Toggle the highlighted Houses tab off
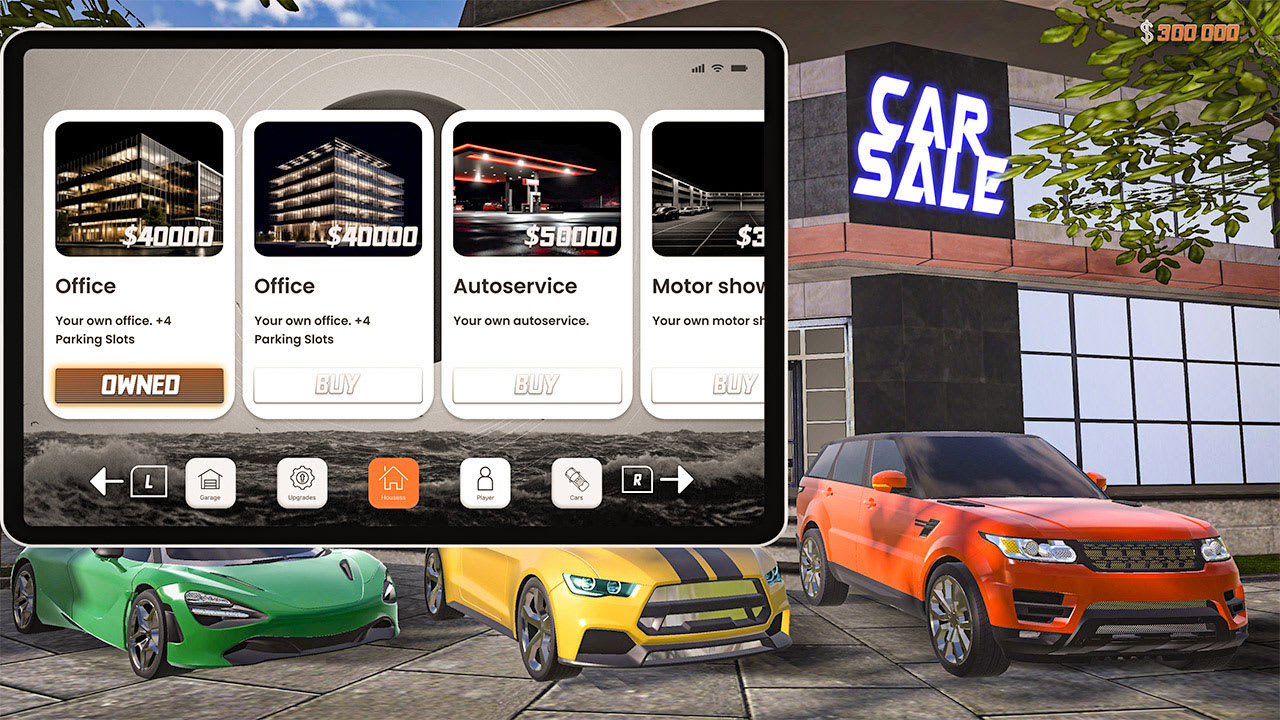 (393, 481)
